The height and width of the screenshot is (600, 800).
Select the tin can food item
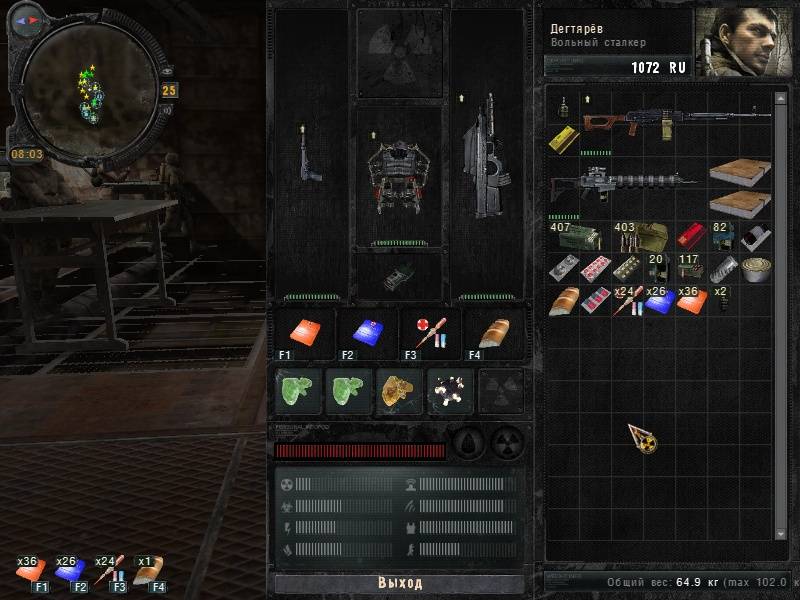756,269
